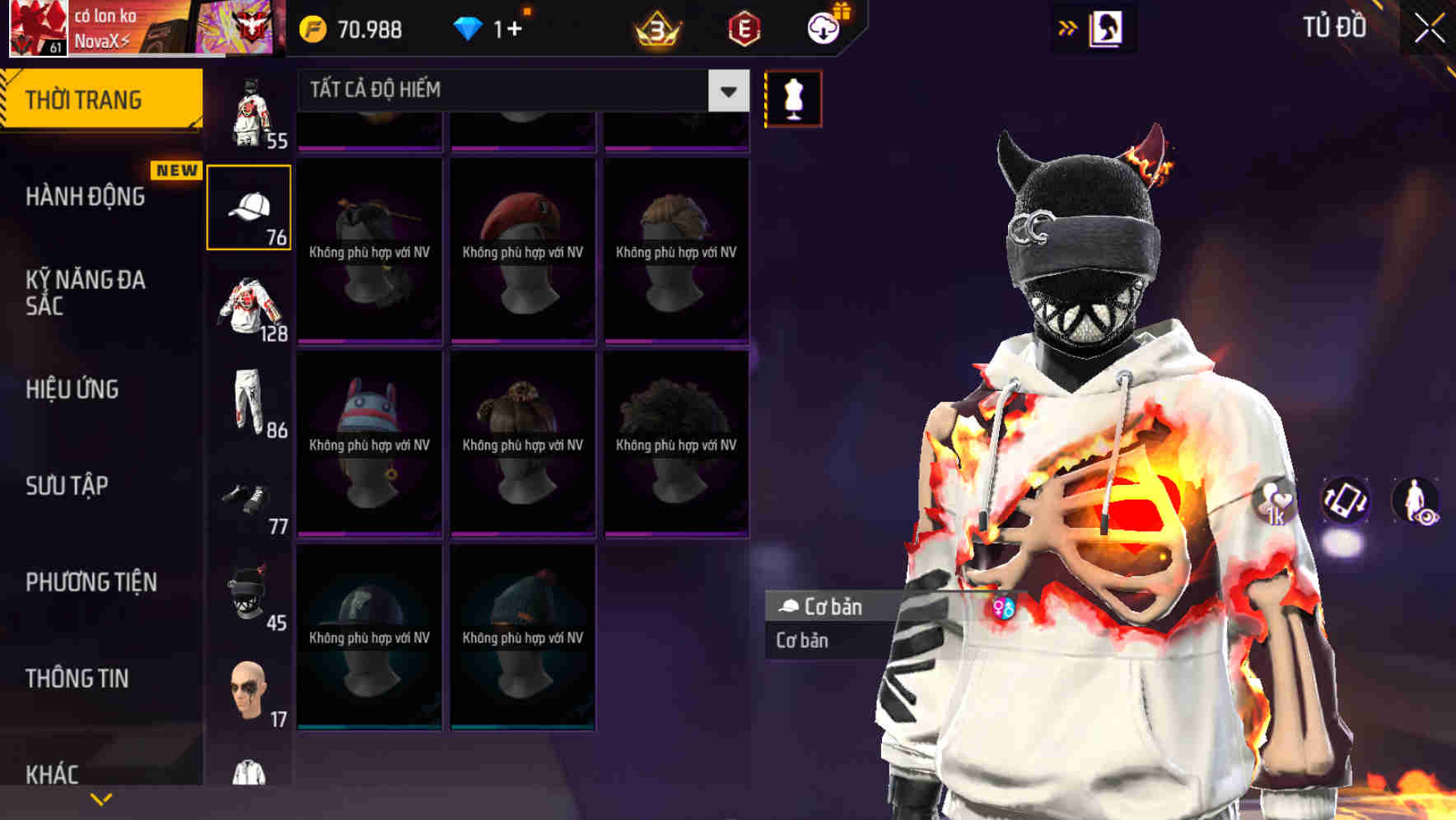
Task: Click the double-arrow expander near TỦ ĐỒ
Action: click(x=1068, y=27)
